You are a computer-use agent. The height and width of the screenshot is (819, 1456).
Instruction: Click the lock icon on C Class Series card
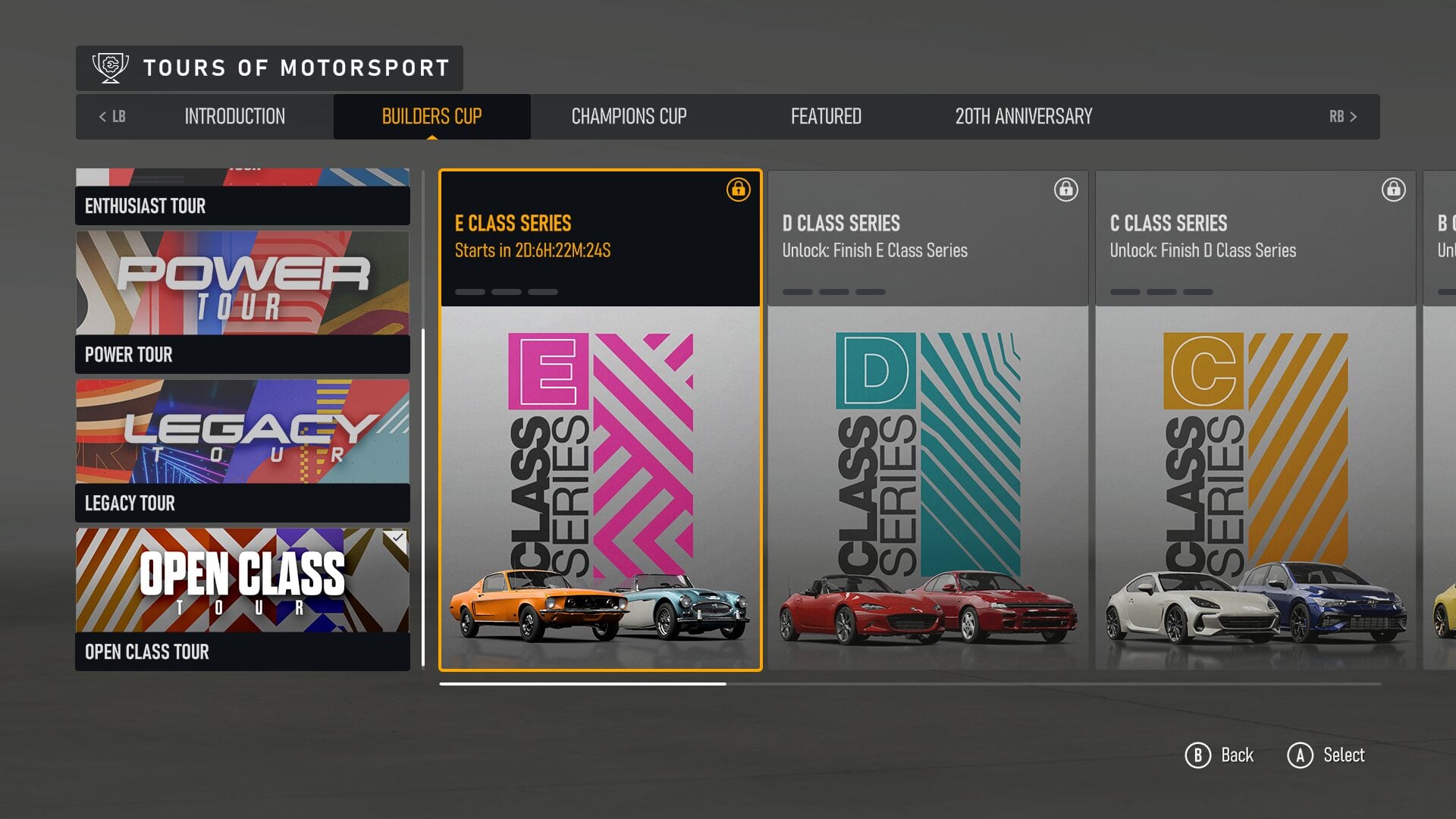(1393, 190)
